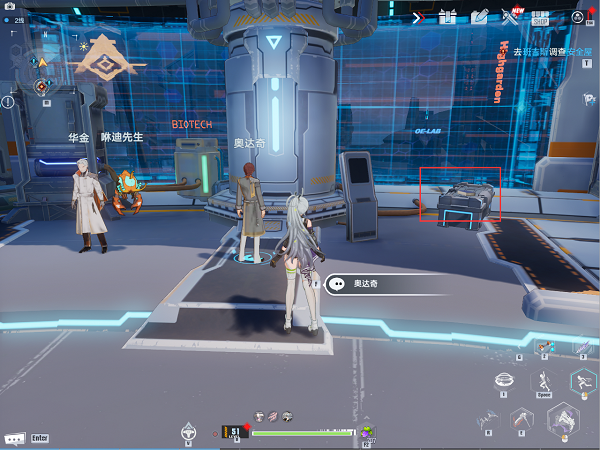Activate the dash sprint skill icon
600x450 pixels.
tap(582, 380)
